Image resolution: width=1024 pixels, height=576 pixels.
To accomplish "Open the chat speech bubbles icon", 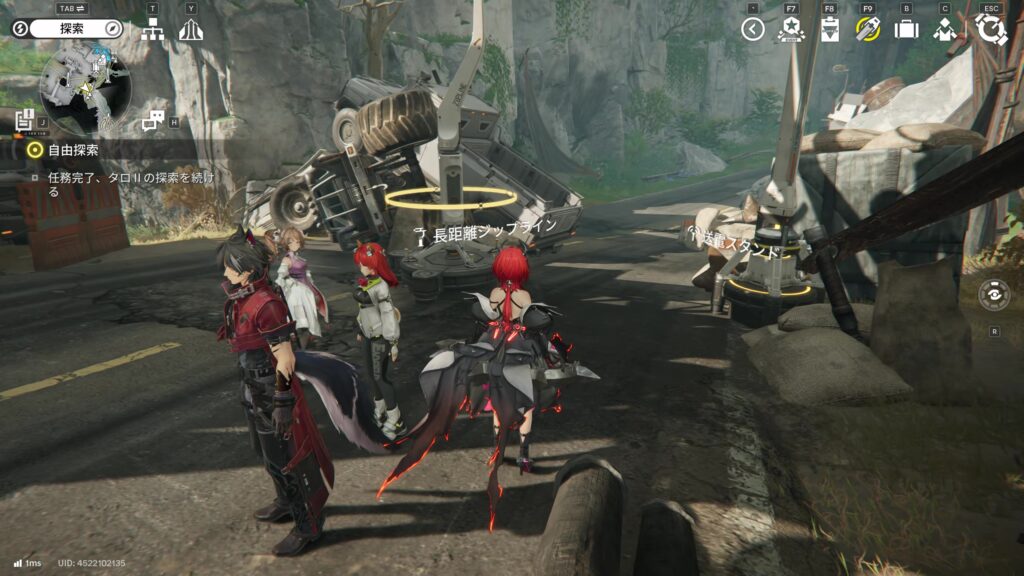I will point(153,121).
